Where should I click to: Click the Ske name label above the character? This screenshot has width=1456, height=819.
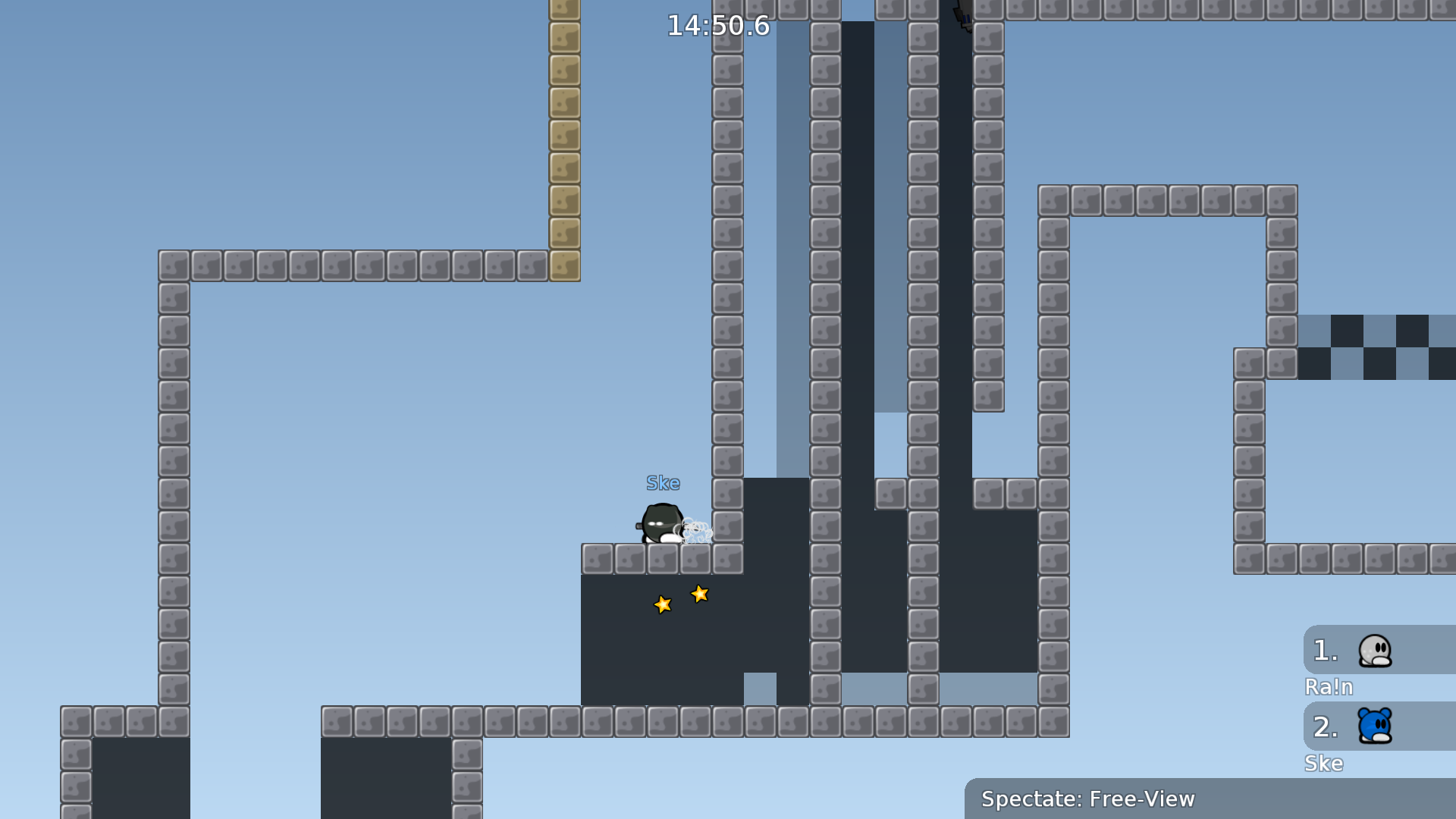pos(662,482)
